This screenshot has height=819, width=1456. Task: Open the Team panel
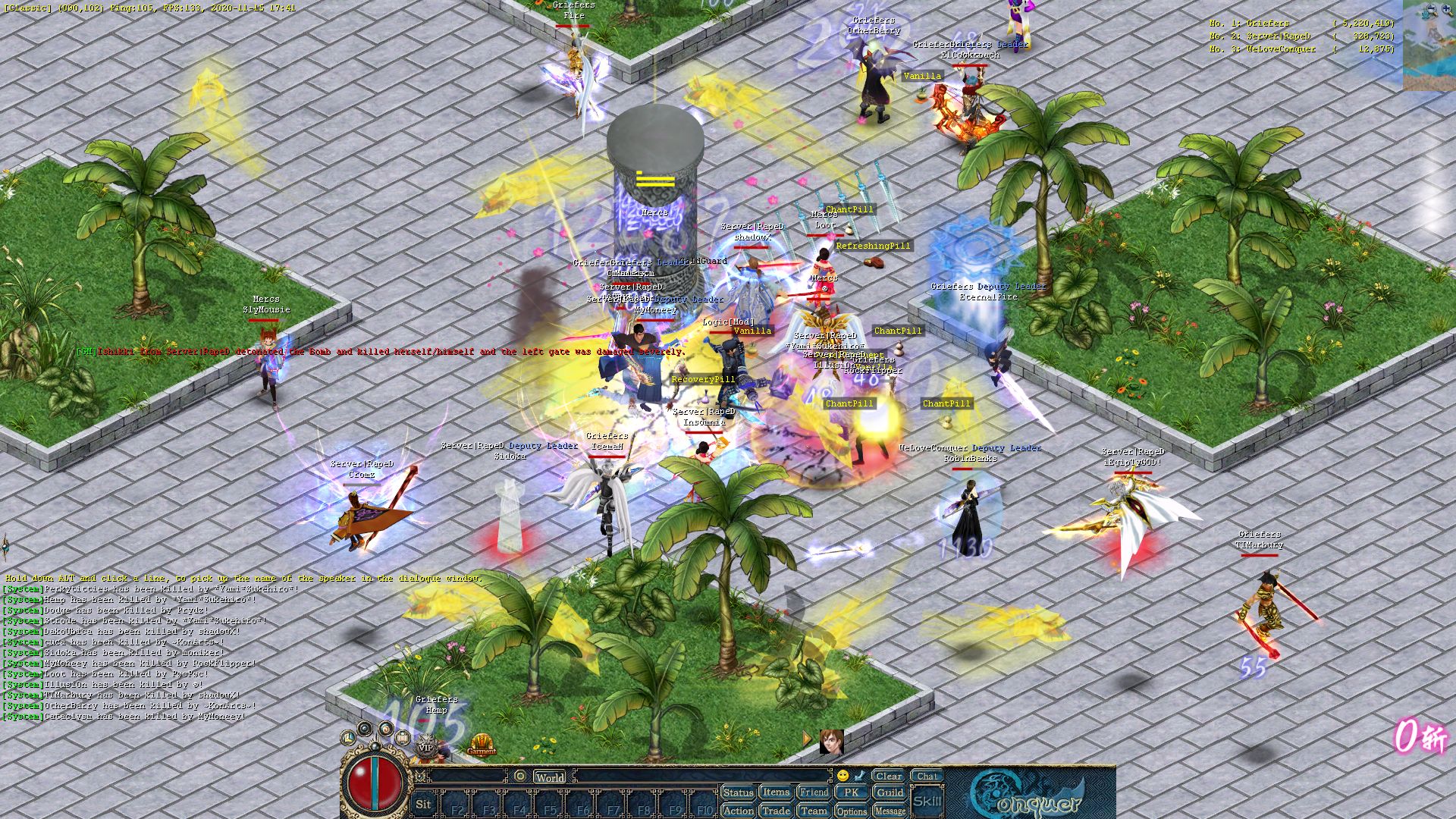[814, 811]
